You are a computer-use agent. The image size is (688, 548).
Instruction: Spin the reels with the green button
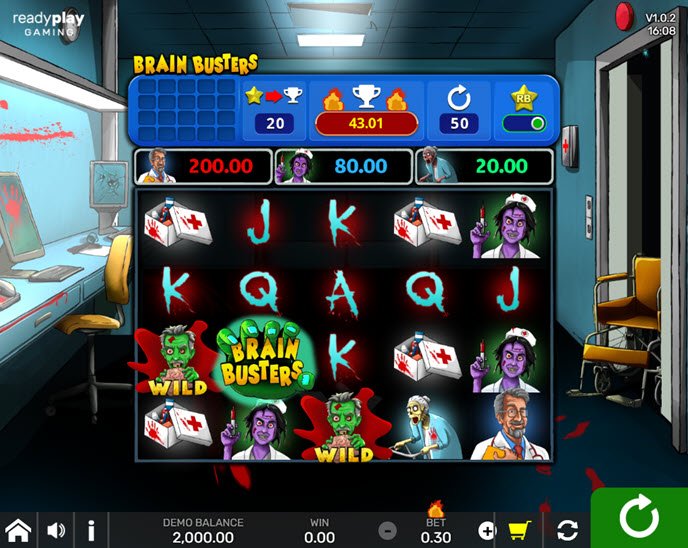pos(638,518)
